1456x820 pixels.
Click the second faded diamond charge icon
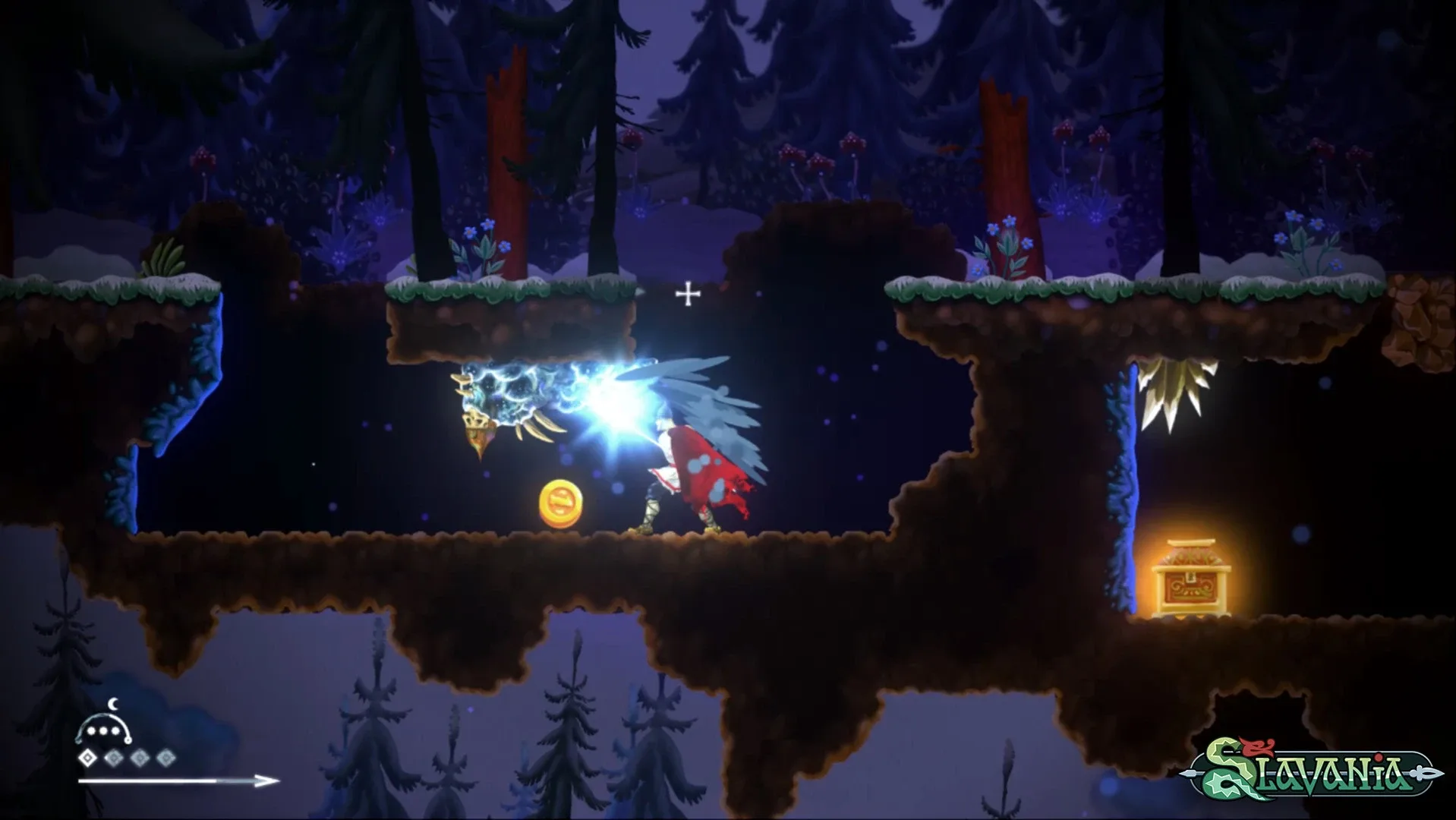114,758
